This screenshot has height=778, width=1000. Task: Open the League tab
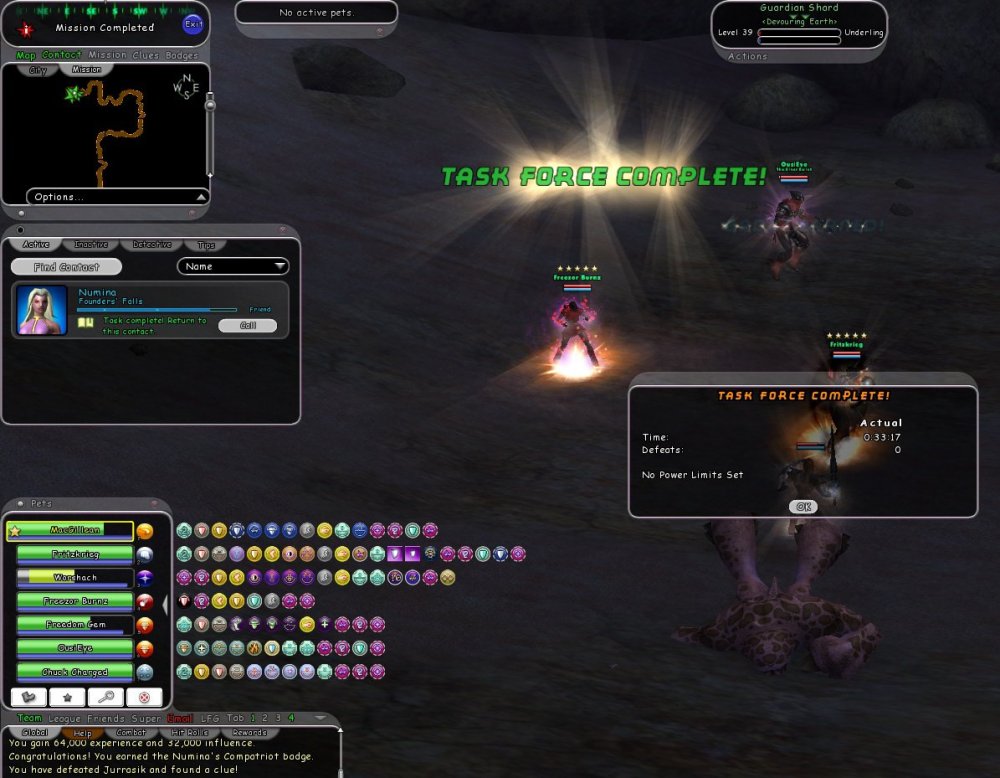point(62,718)
